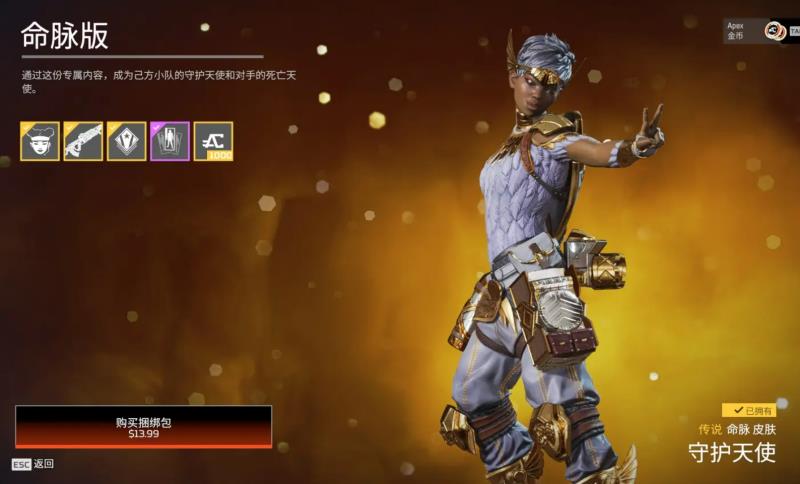Screen dimensions: 800x484
Task: Preview the diamond badge bundle item
Action: coord(127,142)
